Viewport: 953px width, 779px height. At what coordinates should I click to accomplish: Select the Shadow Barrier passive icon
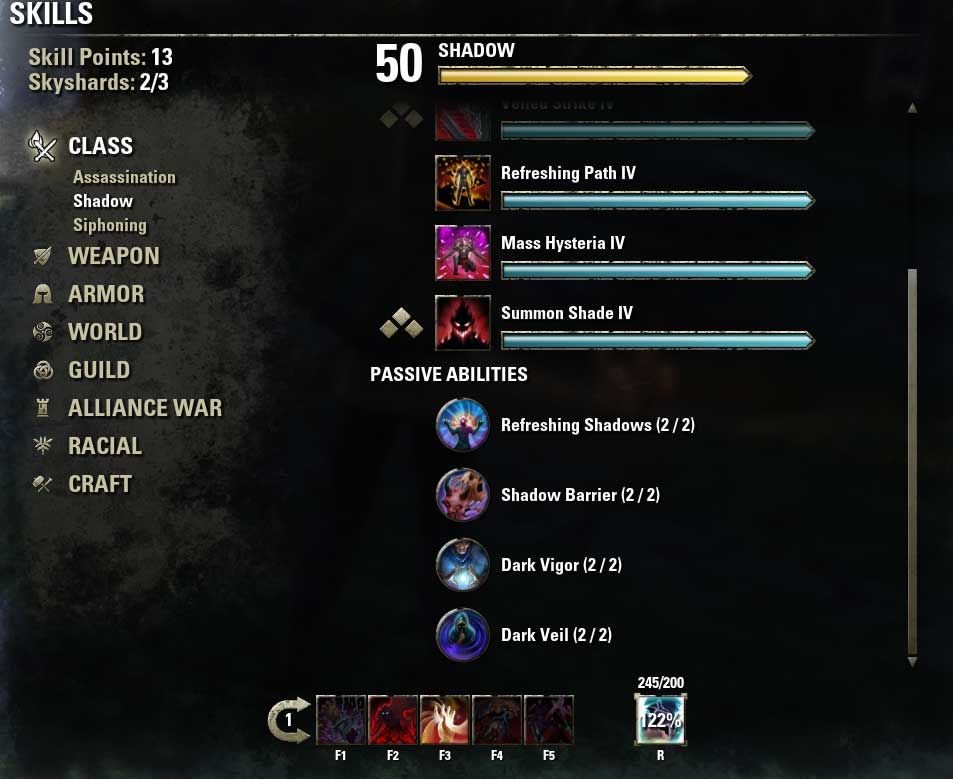463,495
